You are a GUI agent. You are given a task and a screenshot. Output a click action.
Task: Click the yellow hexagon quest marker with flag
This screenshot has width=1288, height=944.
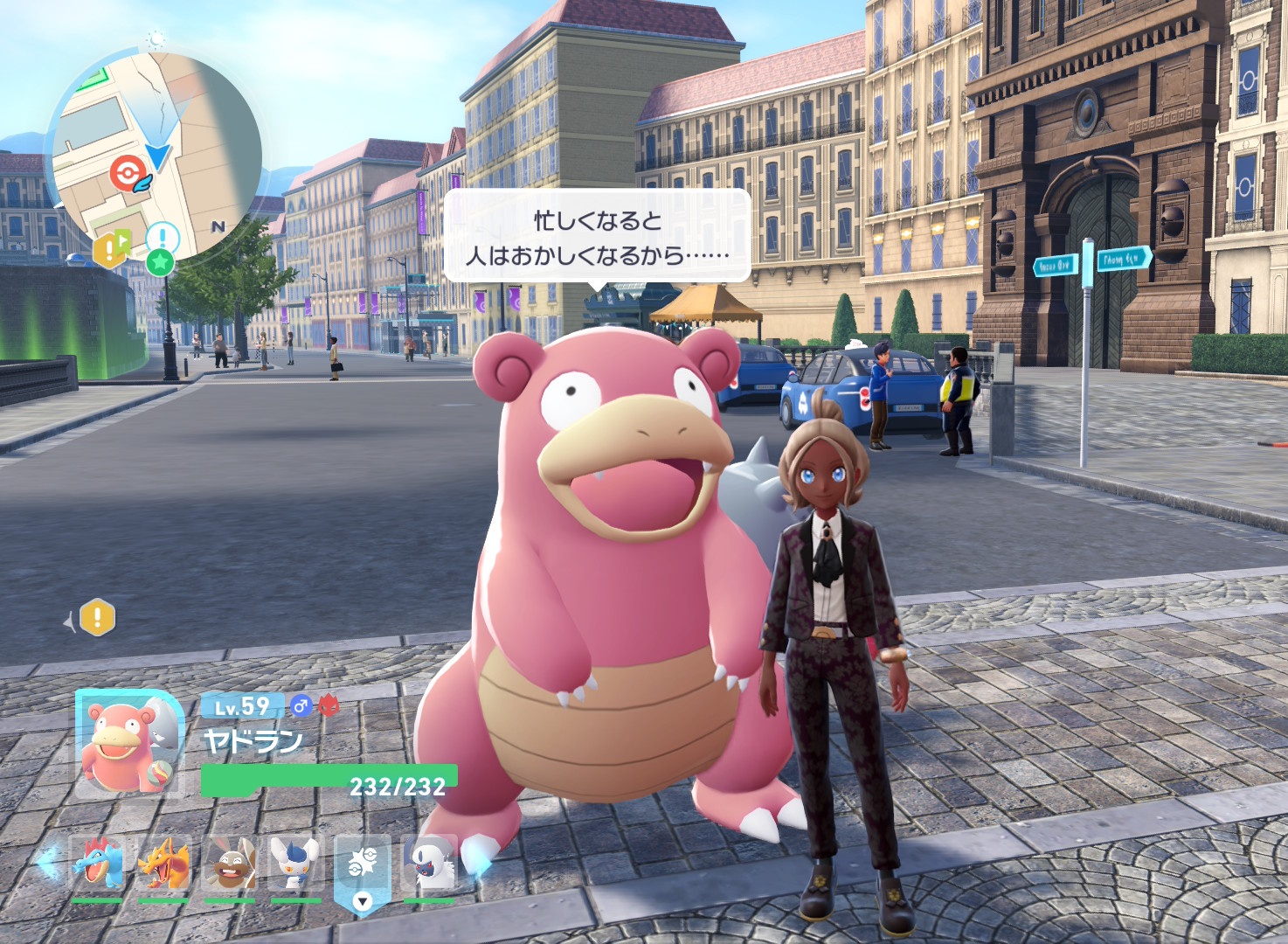click(110, 248)
